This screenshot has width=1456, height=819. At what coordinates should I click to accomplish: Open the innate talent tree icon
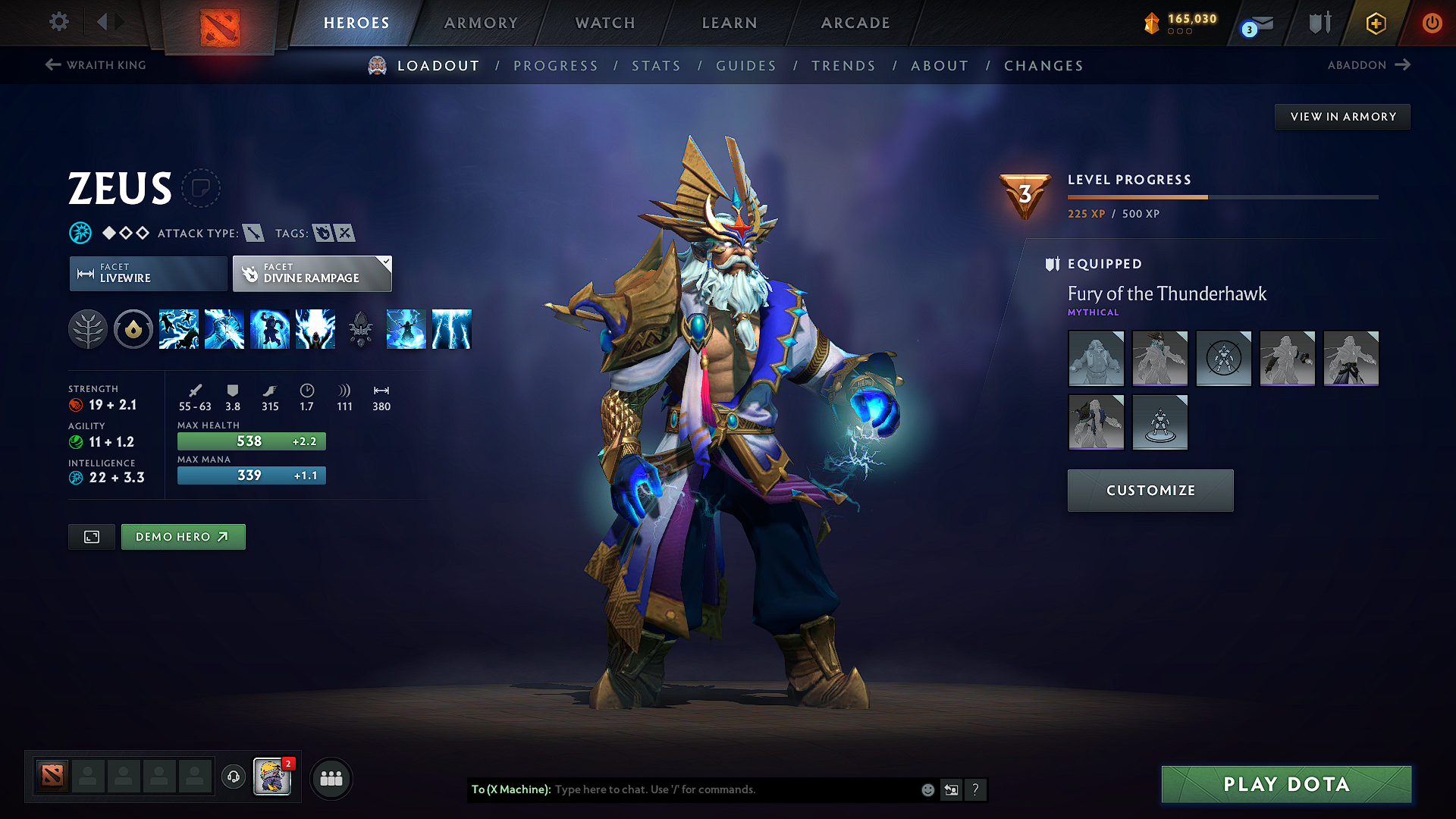tap(88, 328)
